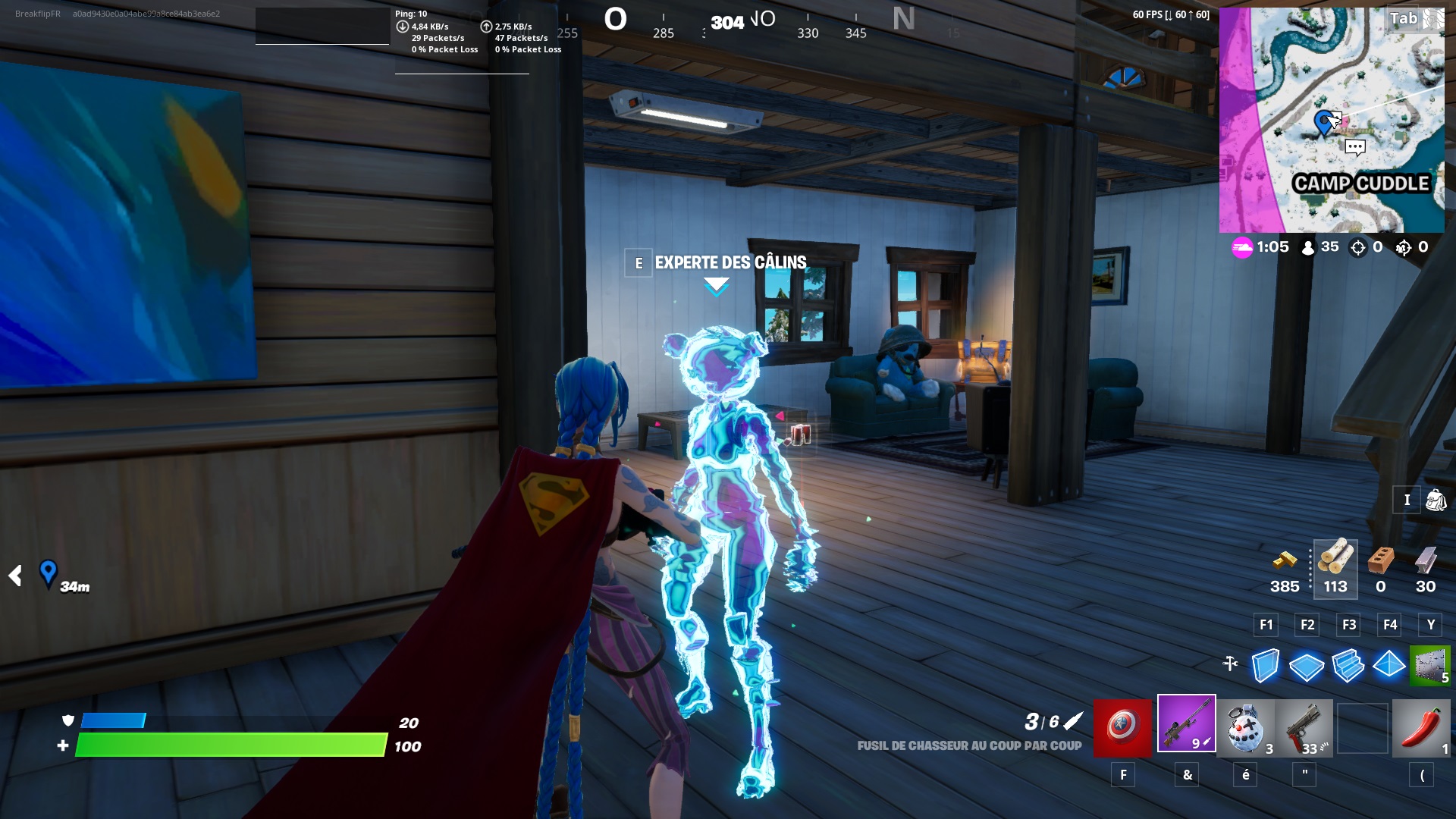This screenshot has width=1456, height=819.
Task: Expand the left chevron near the 34m waypoint
Action: point(15,576)
